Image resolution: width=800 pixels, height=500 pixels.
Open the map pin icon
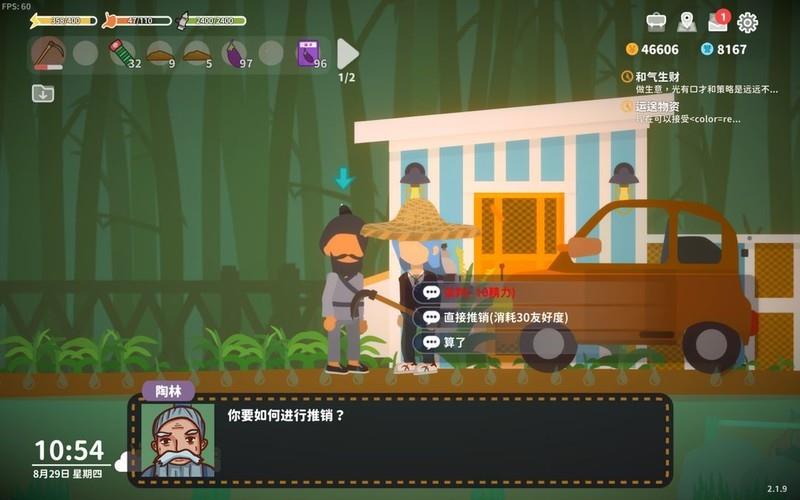click(686, 22)
